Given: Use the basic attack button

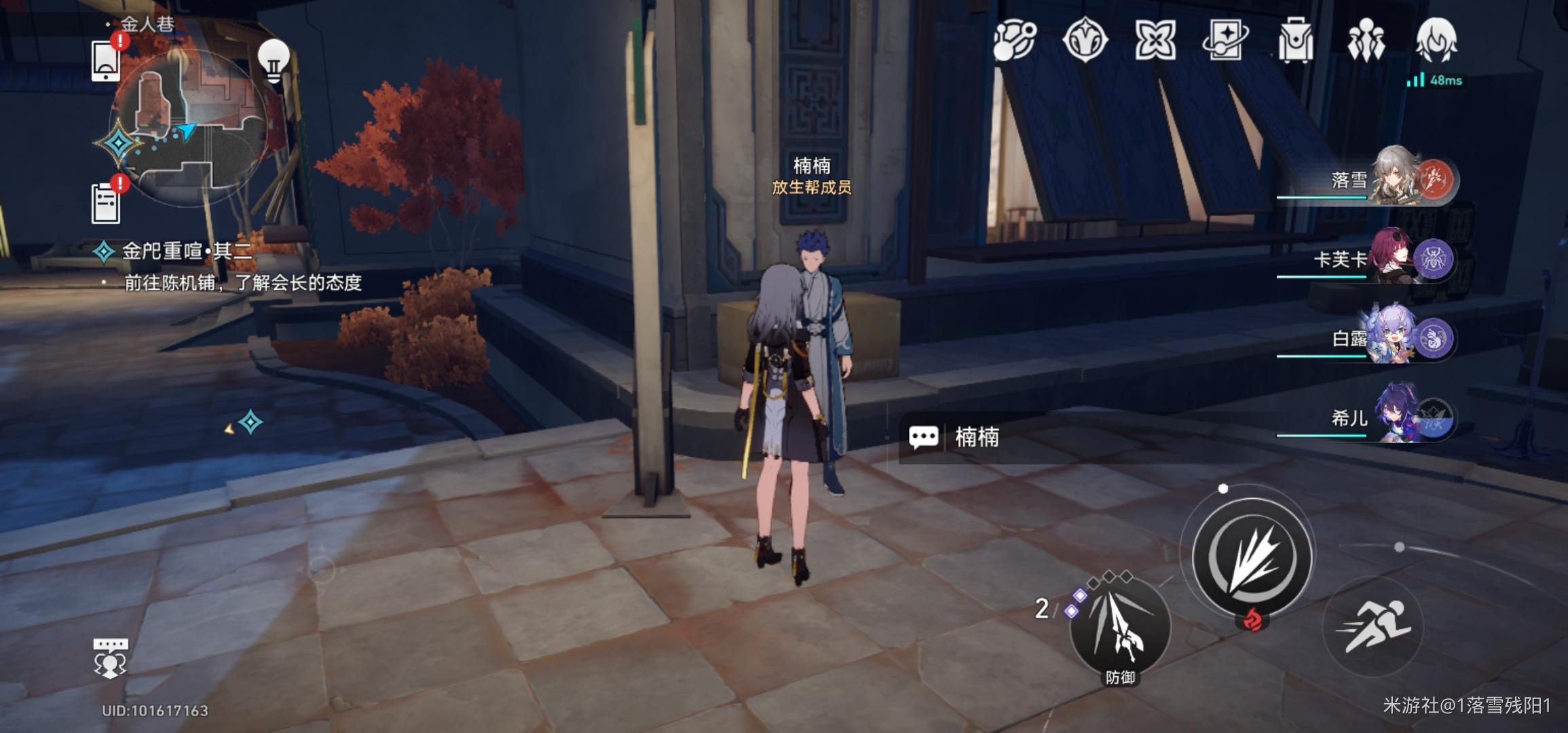Looking at the screenshot, I should tap(1253, 558).
